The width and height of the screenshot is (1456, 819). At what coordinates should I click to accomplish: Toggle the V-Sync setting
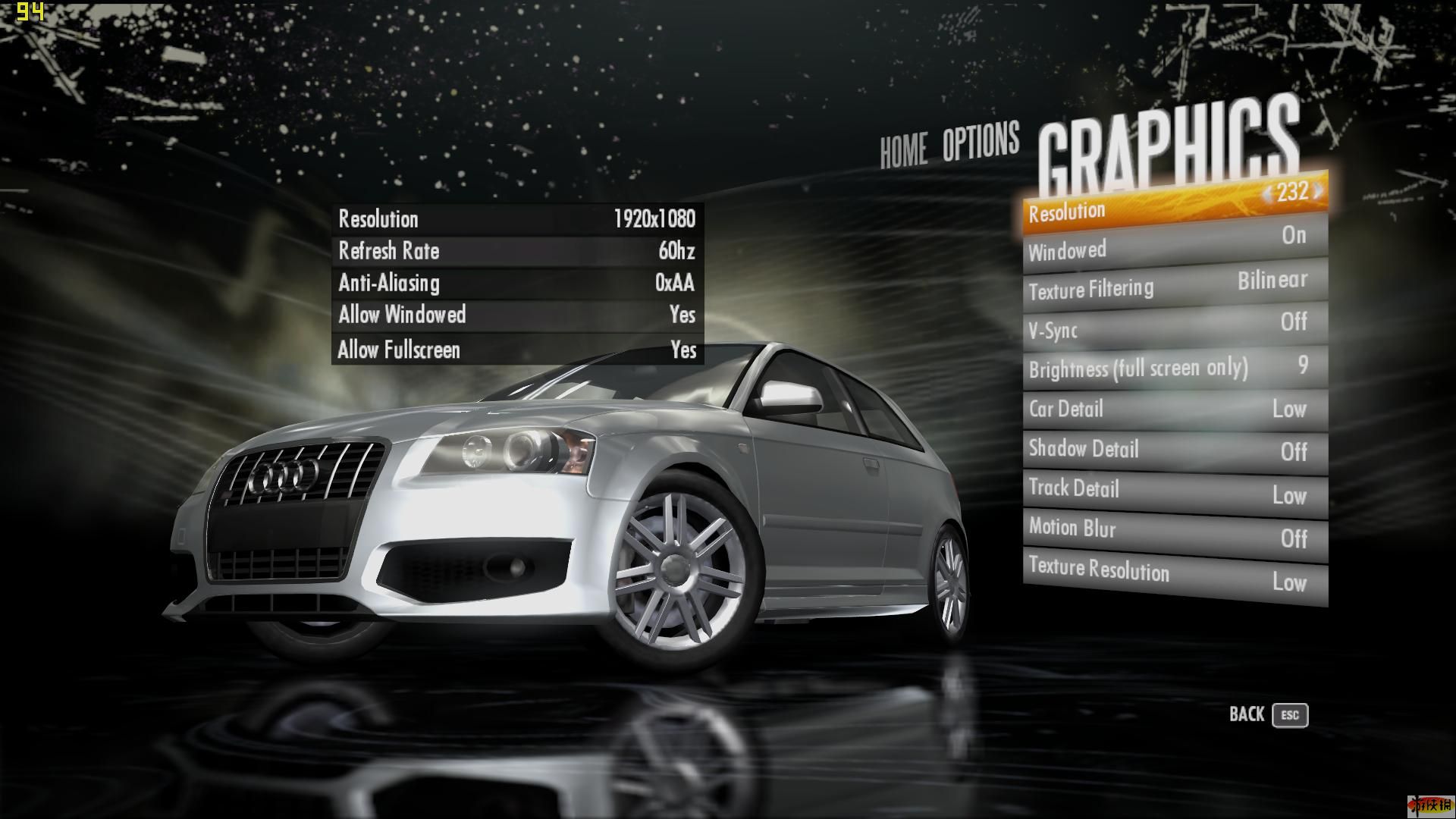coord(1174,327)
